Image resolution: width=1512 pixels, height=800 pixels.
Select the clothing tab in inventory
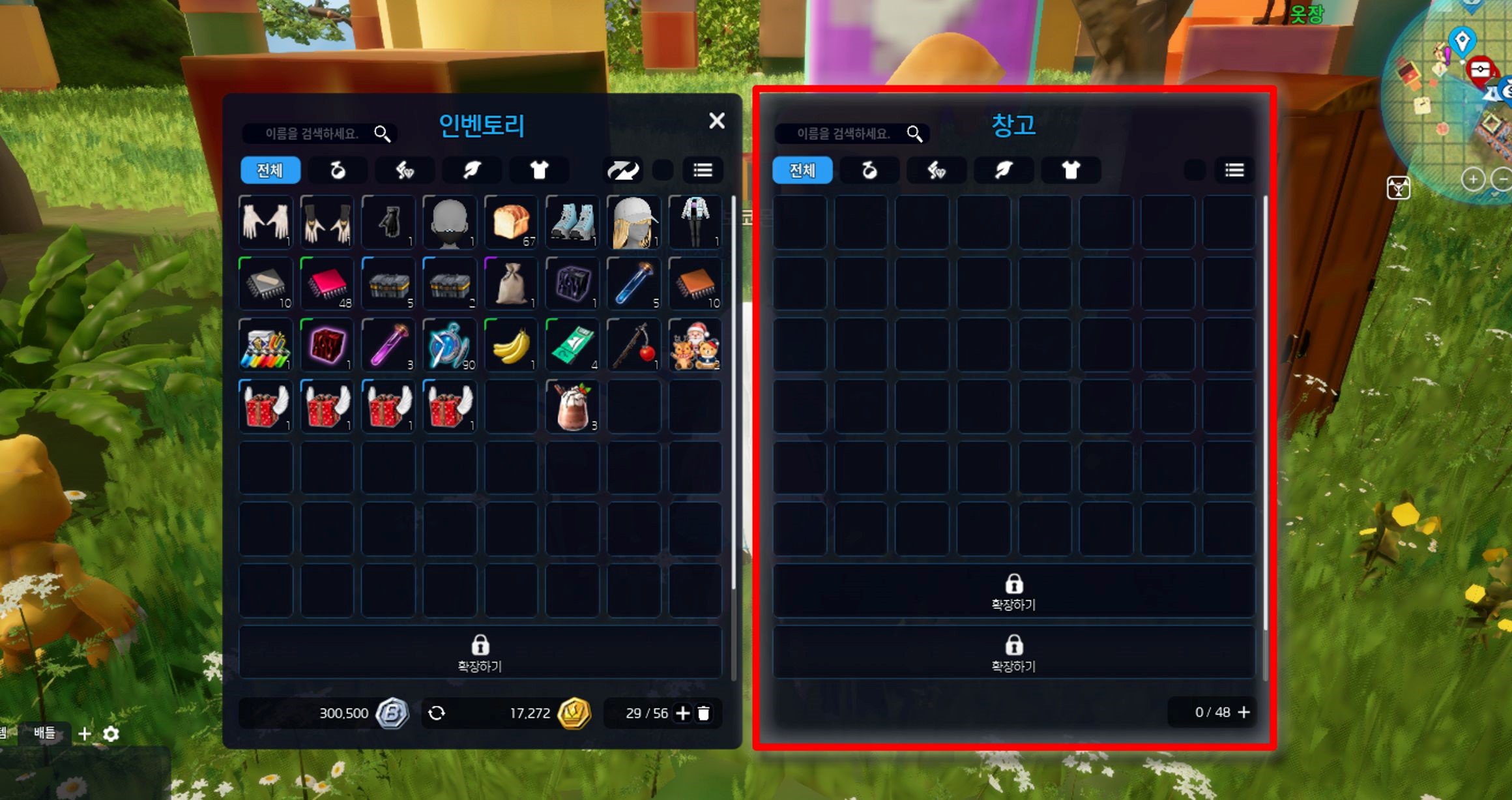538,170
